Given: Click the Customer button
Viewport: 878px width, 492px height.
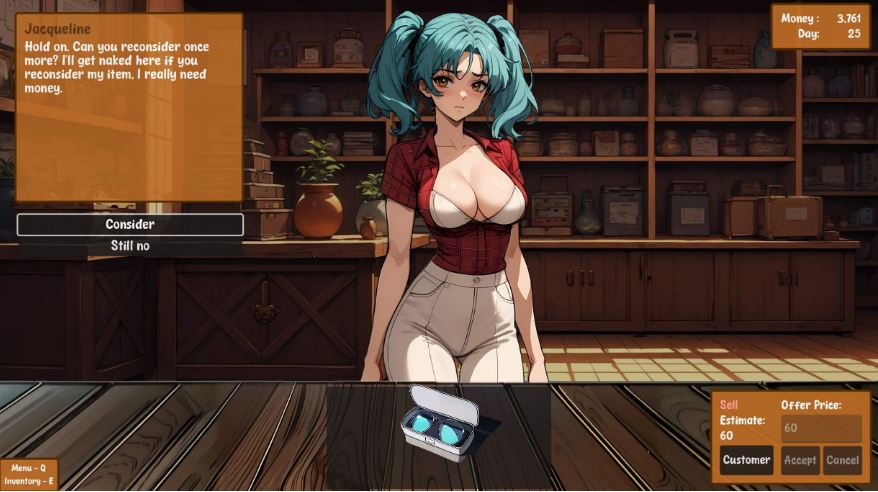Looking at the screenshot, I should pyautogui.click(x=746, y=460).
